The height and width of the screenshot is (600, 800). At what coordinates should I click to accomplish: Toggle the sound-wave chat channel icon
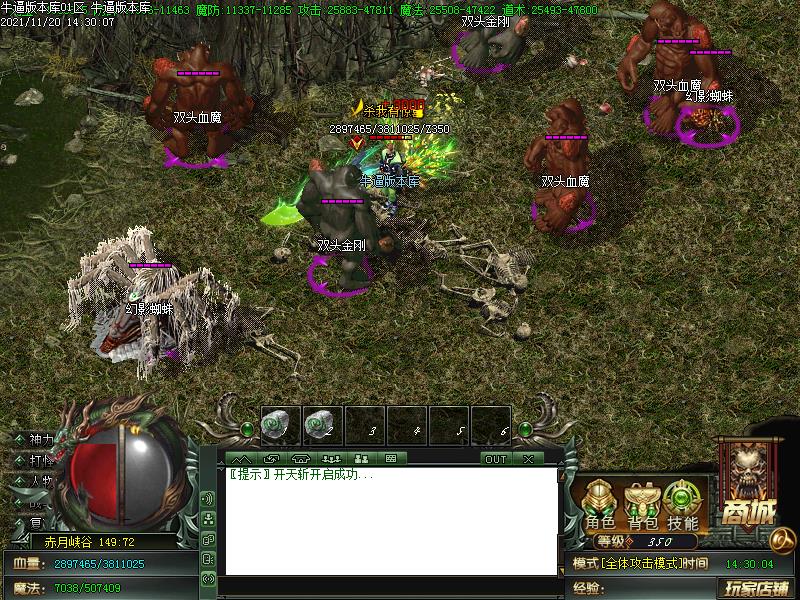(208, 498)
